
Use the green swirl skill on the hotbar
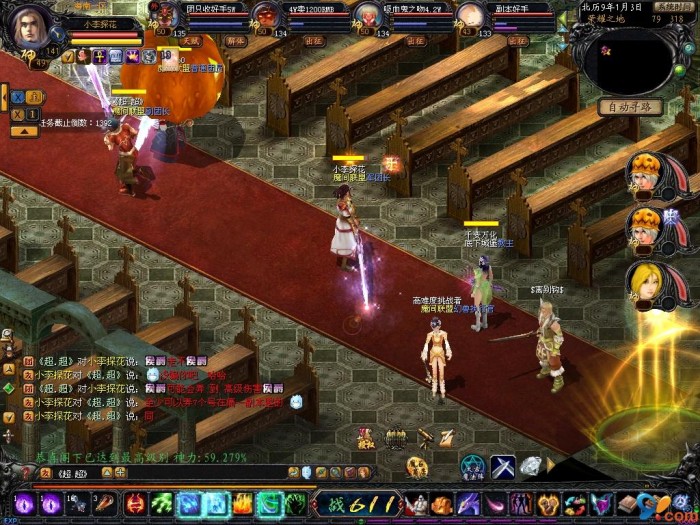tap(268, 503)
